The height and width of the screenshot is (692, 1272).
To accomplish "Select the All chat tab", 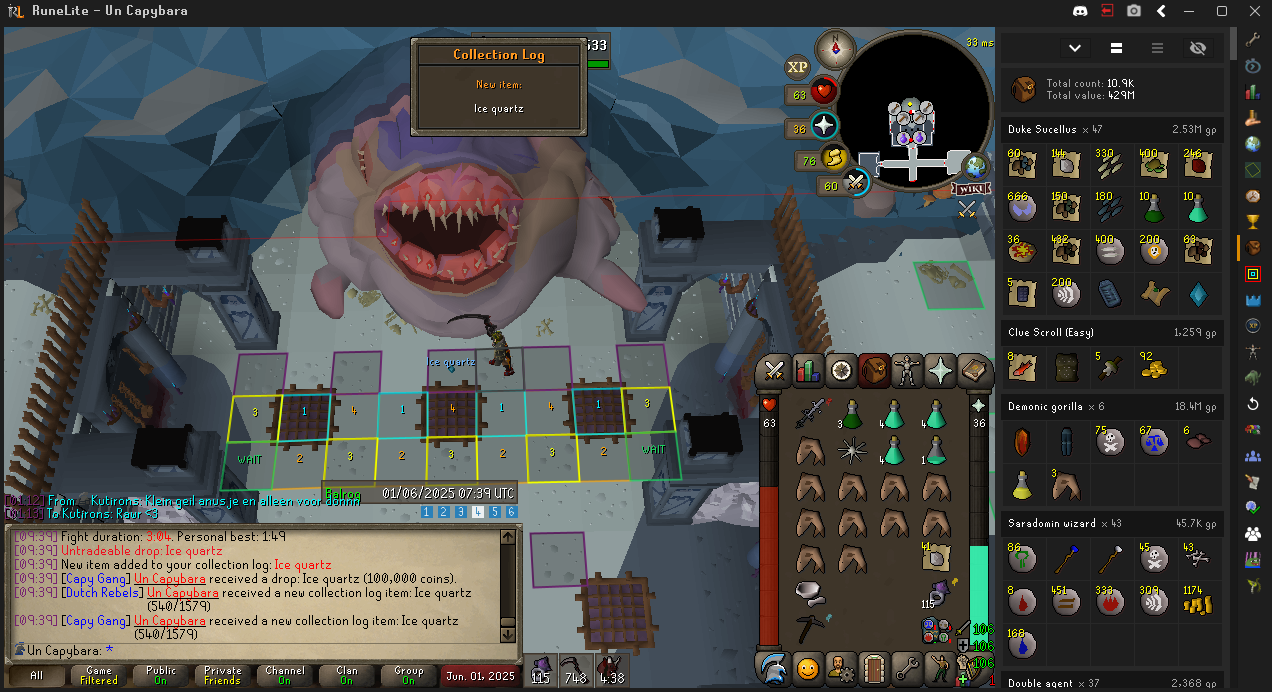I will tap(37, 676).
